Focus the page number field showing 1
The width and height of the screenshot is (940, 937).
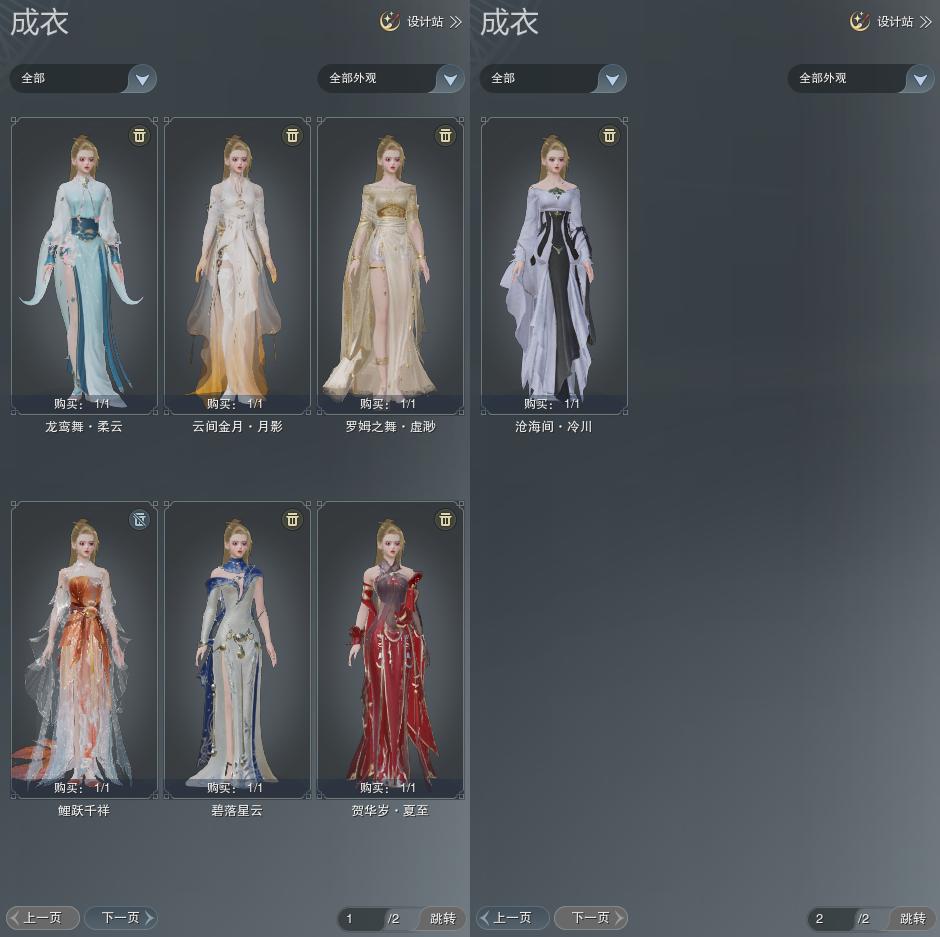tap(360, 918)
